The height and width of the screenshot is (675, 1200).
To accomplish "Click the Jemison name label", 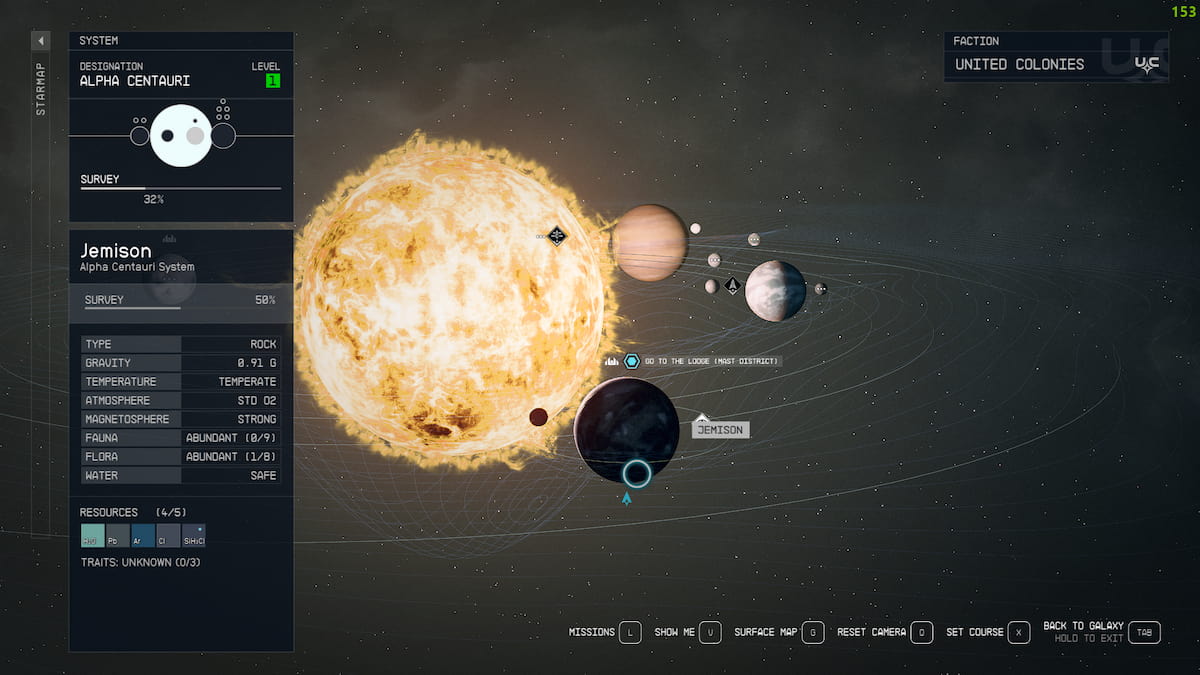I will tap(720, 430).
